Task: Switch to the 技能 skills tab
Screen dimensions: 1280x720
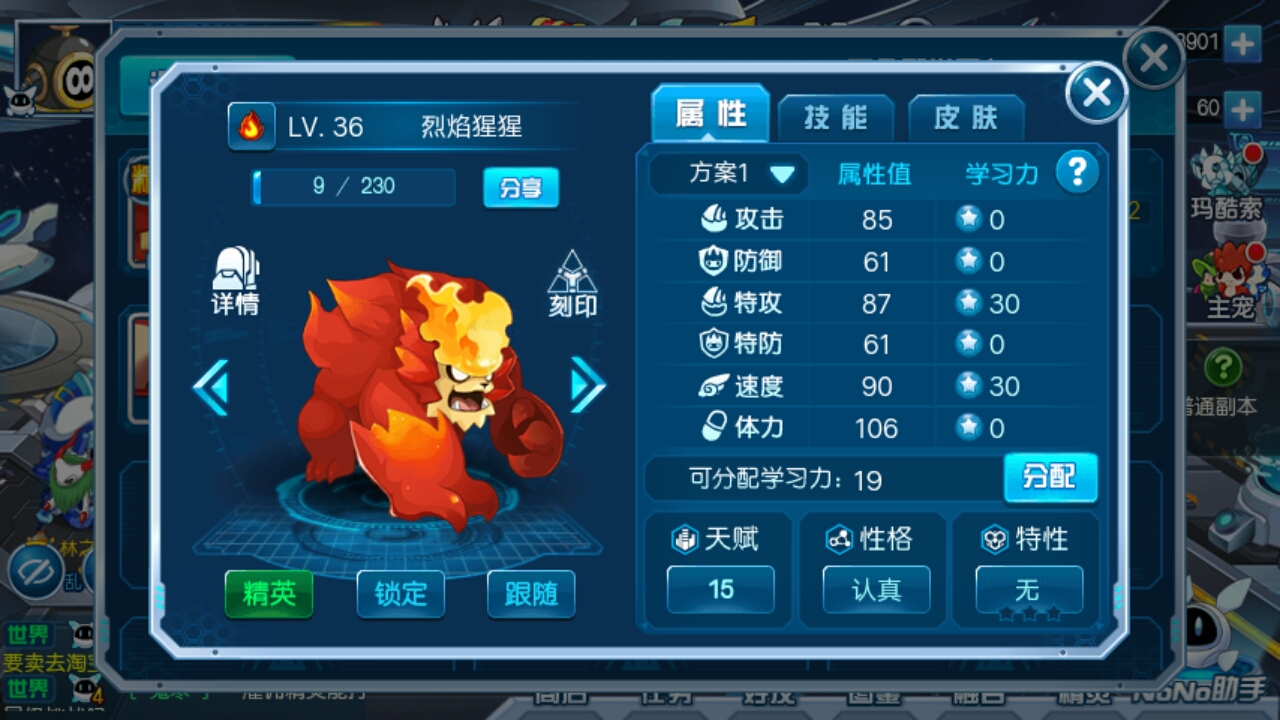Action: (x=836, y=117)
